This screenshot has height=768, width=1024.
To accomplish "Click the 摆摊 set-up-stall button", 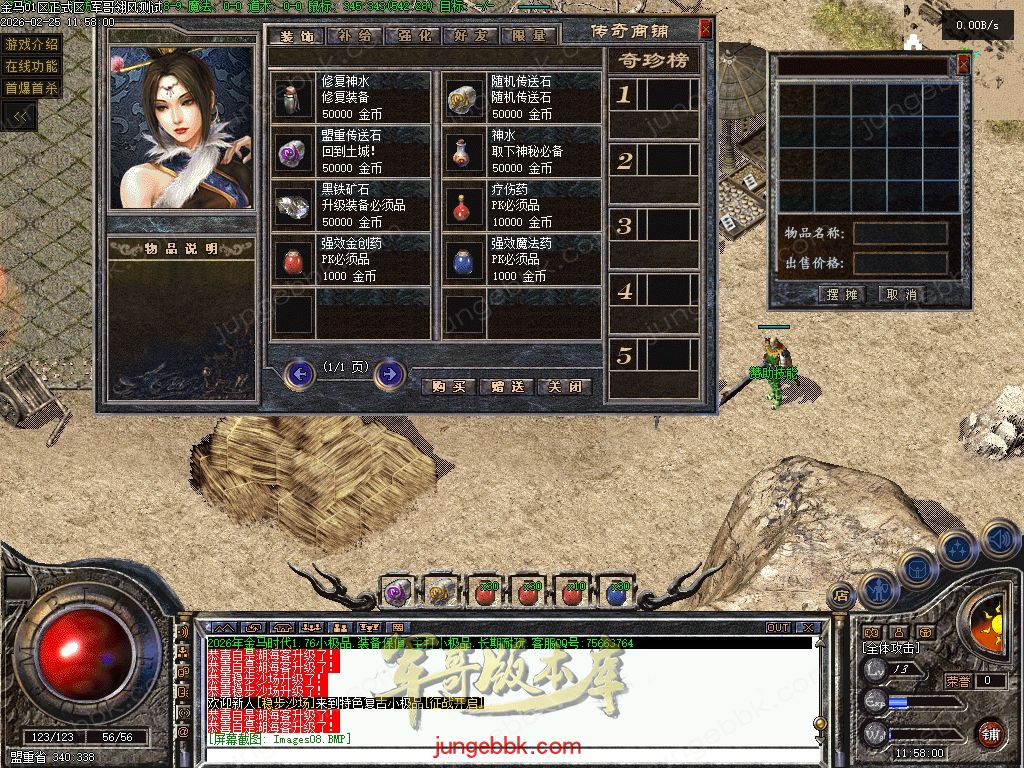I will [843, 294].
